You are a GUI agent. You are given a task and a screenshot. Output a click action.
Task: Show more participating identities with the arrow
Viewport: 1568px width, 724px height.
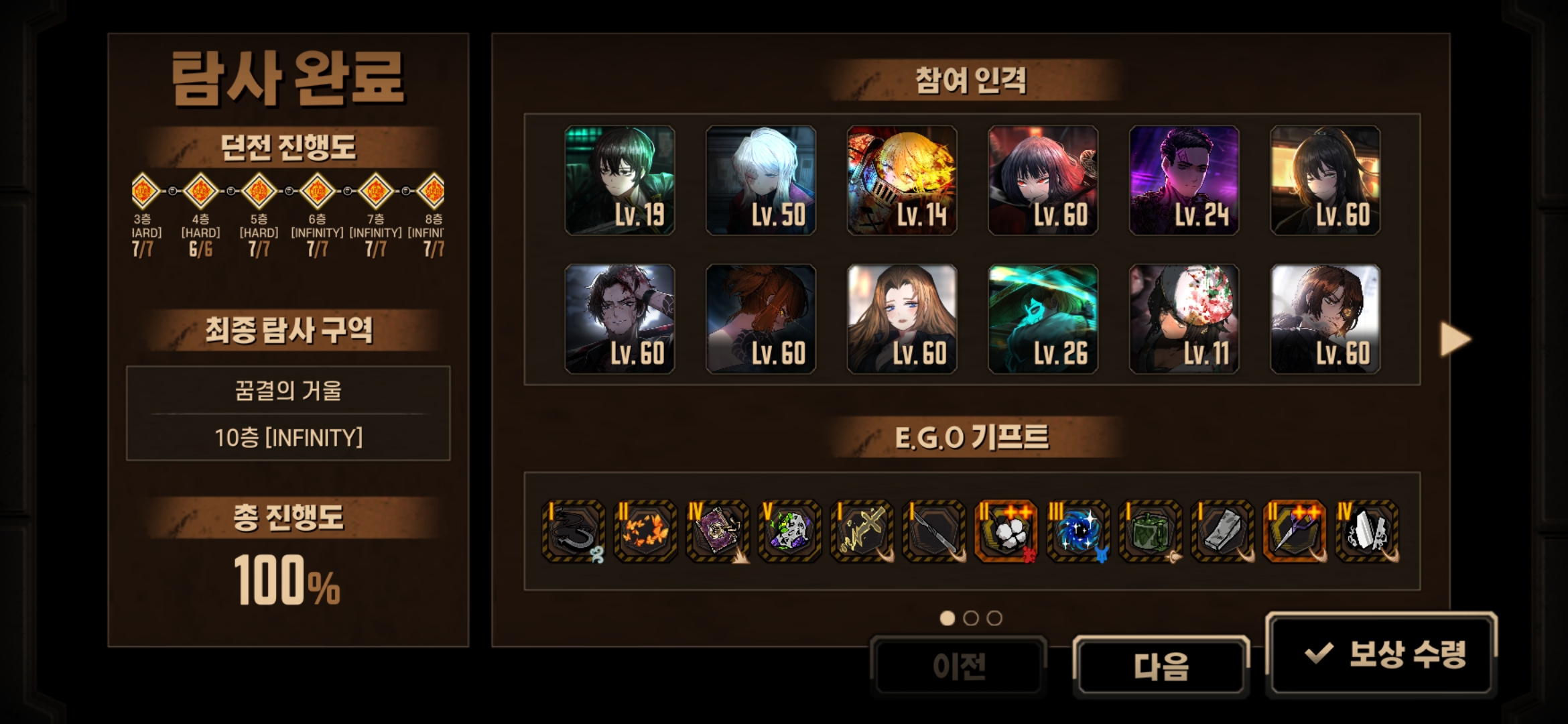pos(1455,339)
